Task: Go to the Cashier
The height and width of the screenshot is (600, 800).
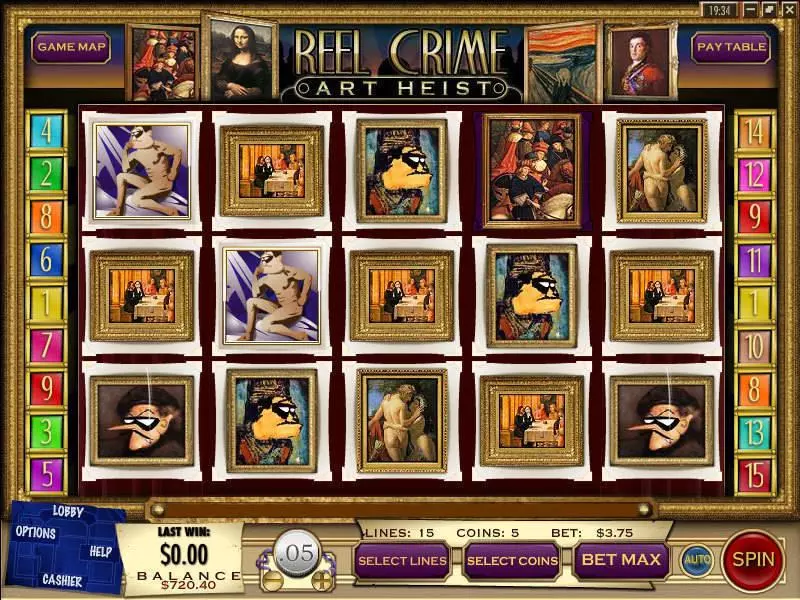Action: pos(62,579)
